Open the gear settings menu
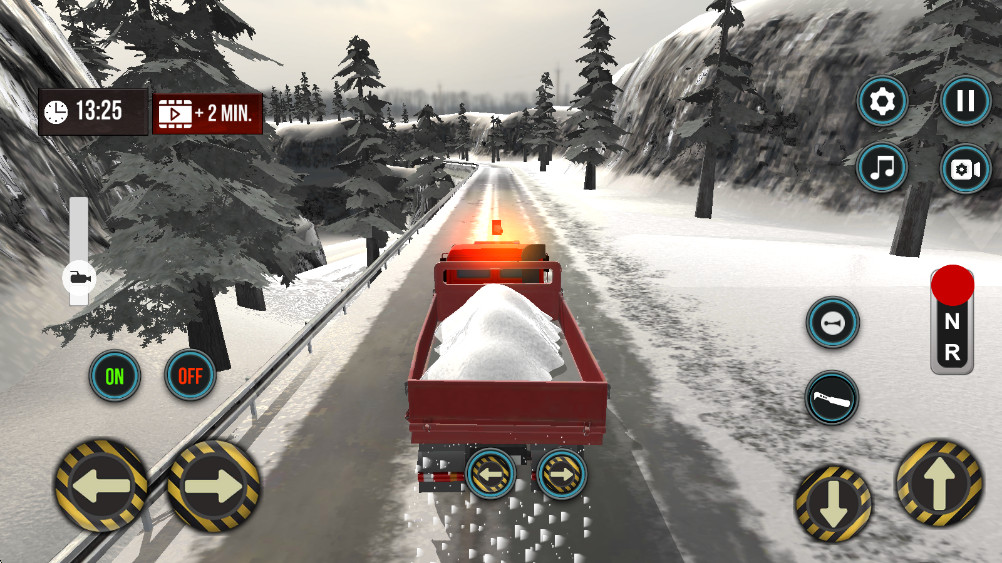Viewport: 1002px width, 563px height. coord(882,101)
